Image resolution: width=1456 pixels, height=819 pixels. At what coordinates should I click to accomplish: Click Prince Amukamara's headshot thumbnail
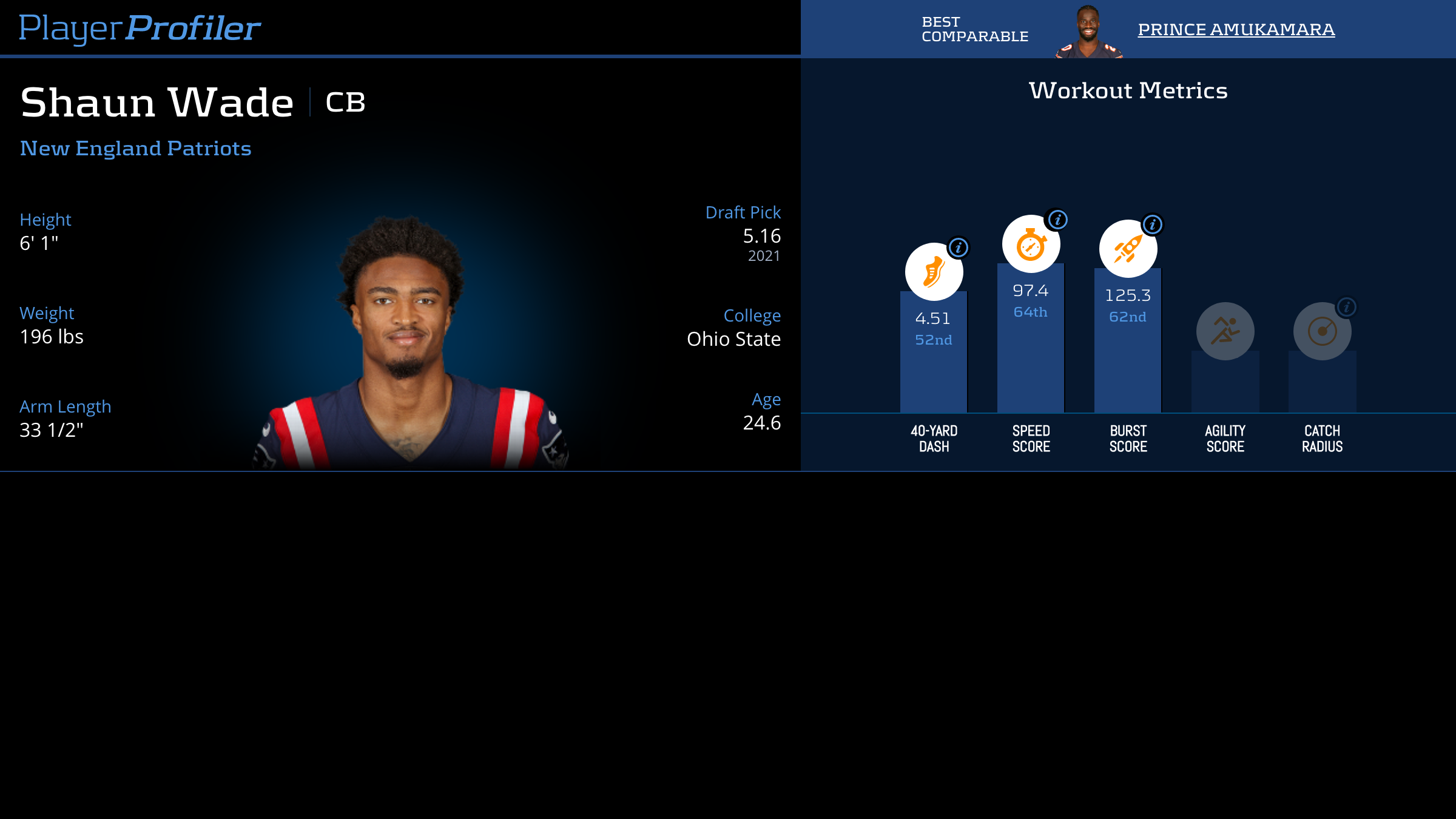[x=1088, y=32]
